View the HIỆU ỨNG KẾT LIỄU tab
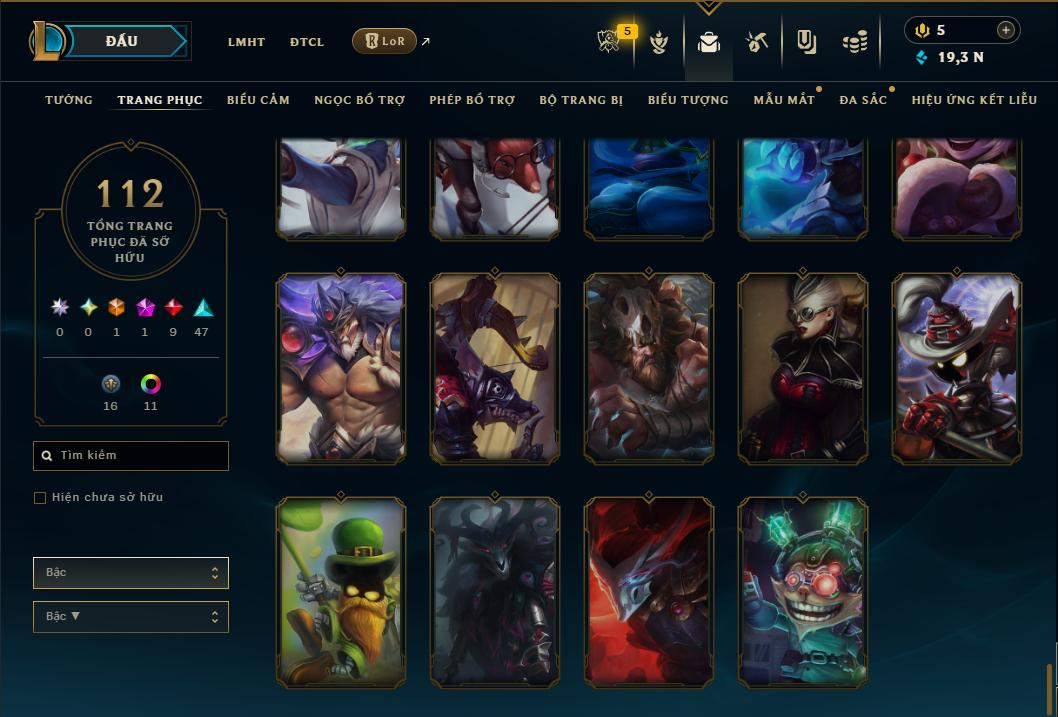Image resolution: width=1058 pixels, height=717 pixels. tap(974, 100)
